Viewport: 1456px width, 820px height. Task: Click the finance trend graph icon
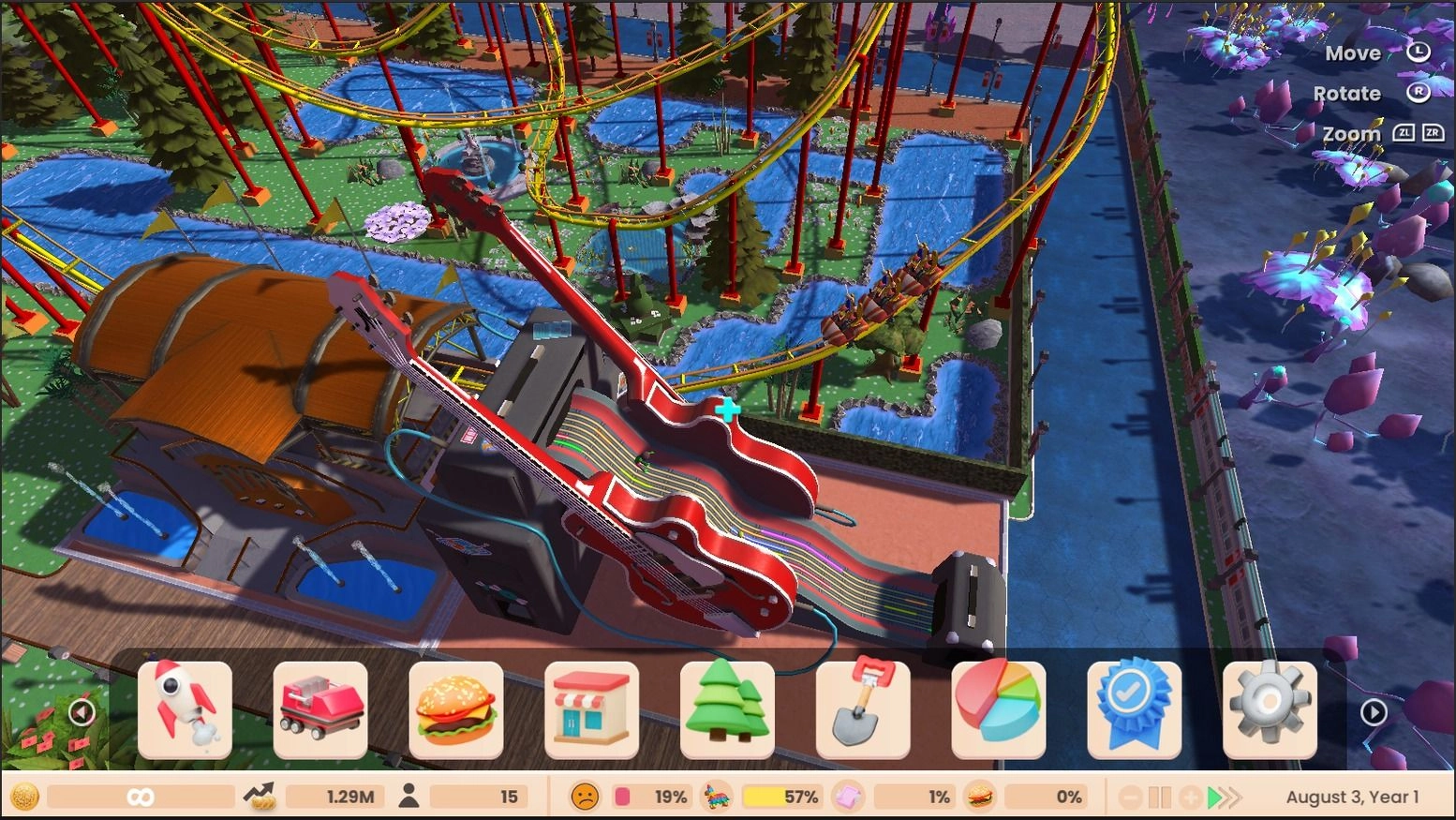(261, 797)
